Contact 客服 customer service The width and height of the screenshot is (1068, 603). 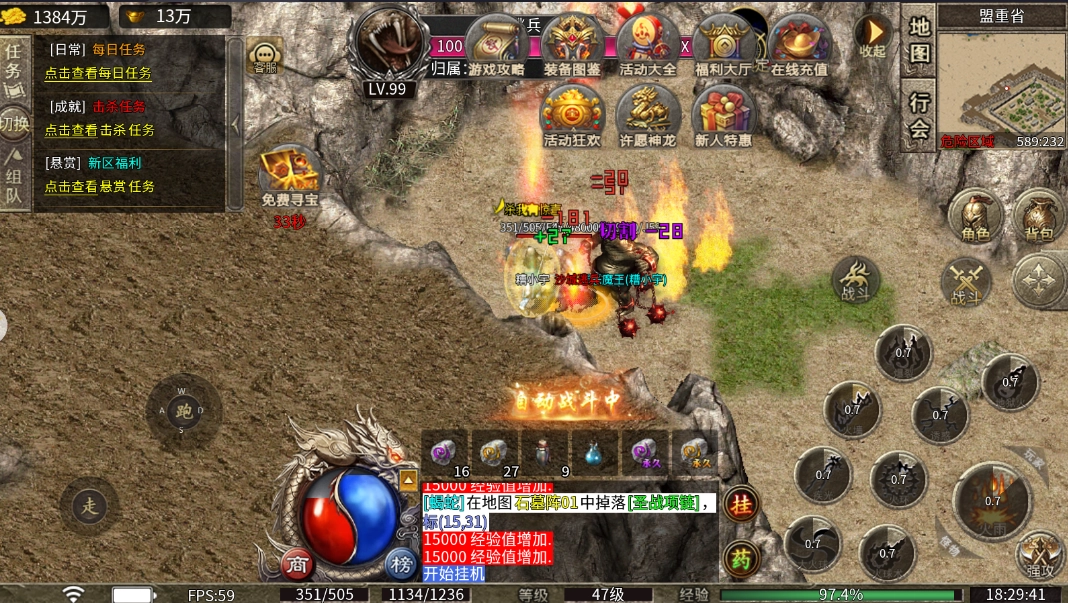click(x=265, y=57)
